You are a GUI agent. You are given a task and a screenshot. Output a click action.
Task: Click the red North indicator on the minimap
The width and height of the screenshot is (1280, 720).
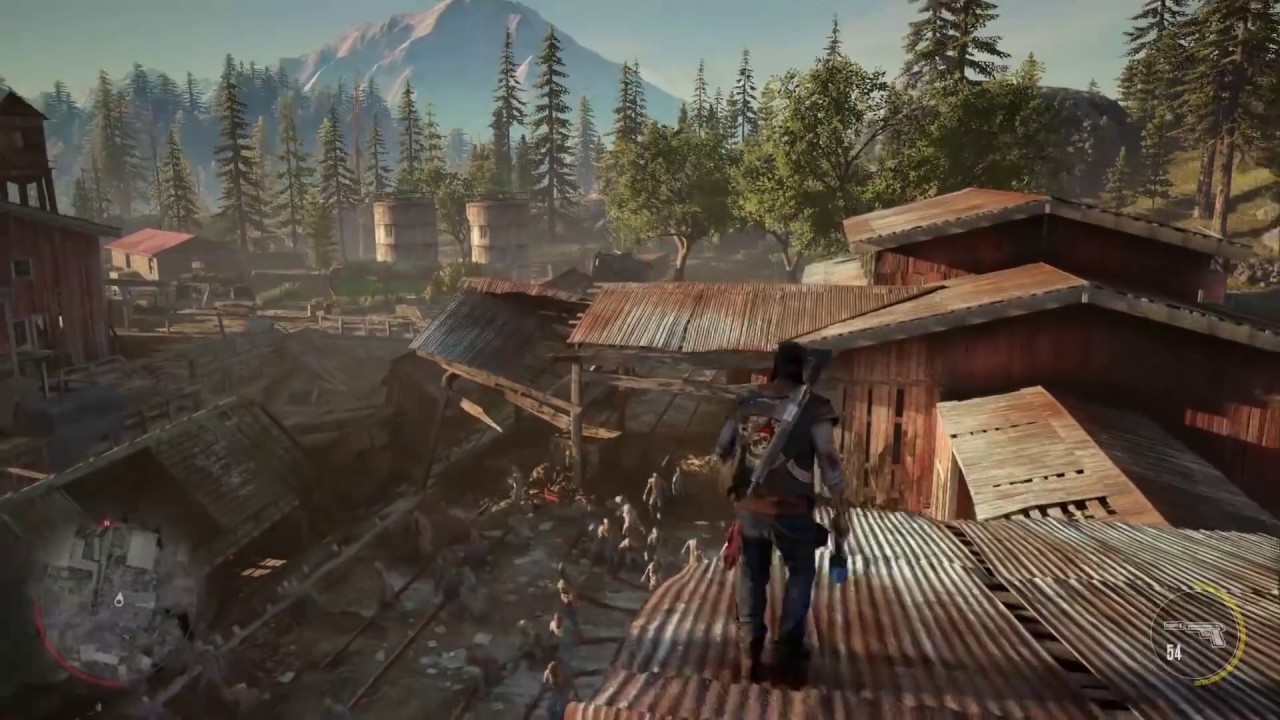(x=107, y=522)
